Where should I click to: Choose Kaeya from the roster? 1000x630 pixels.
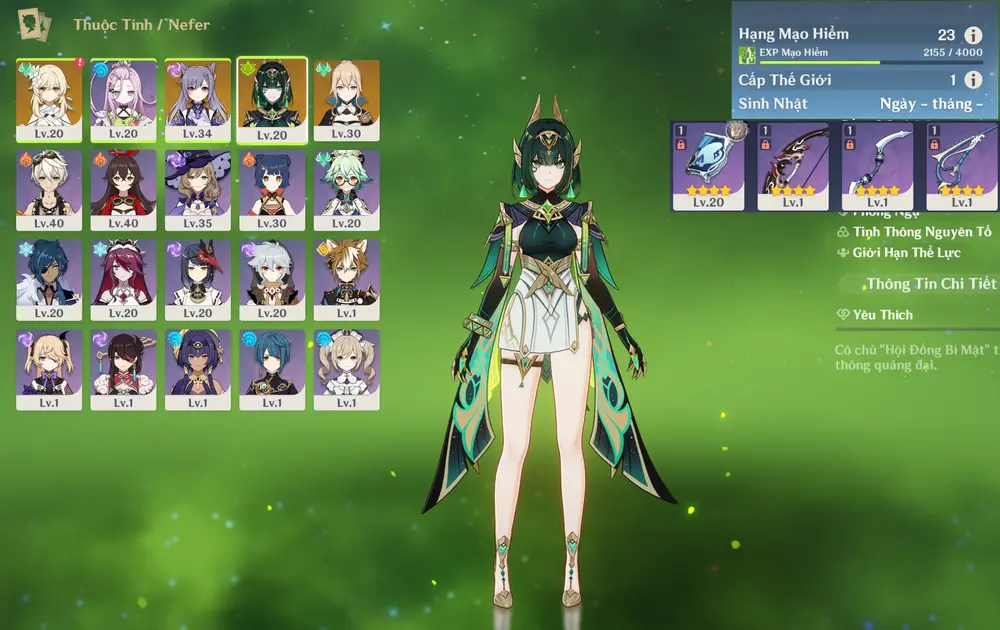click(49, 278)
